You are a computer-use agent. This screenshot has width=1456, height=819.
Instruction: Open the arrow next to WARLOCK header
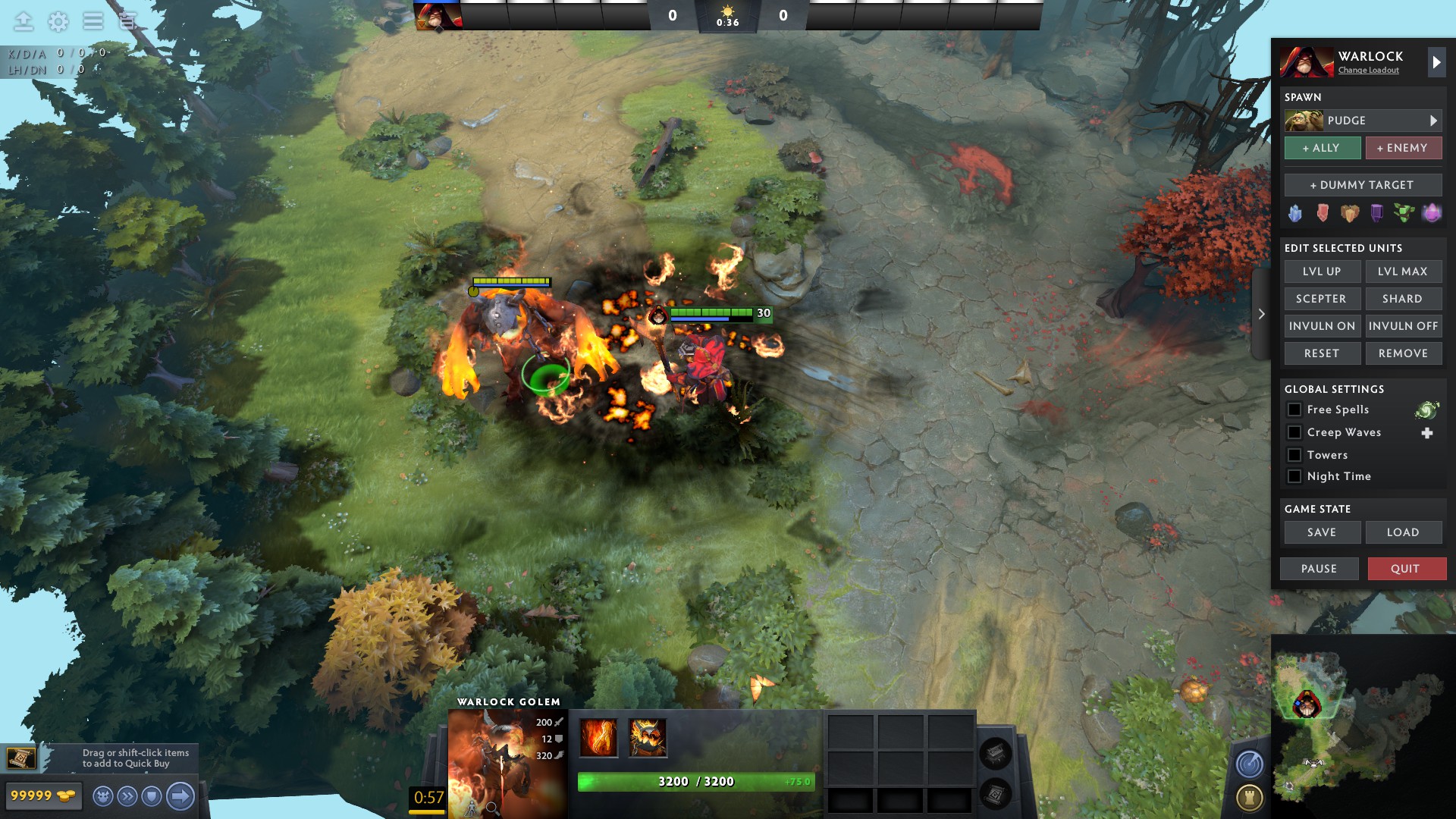tap(1436, 62)
